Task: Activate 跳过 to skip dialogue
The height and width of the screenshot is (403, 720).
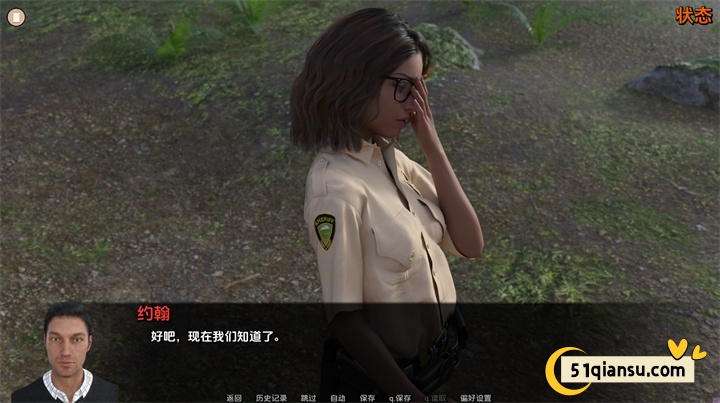Action: pyautogui.click(x=309, y=397)
